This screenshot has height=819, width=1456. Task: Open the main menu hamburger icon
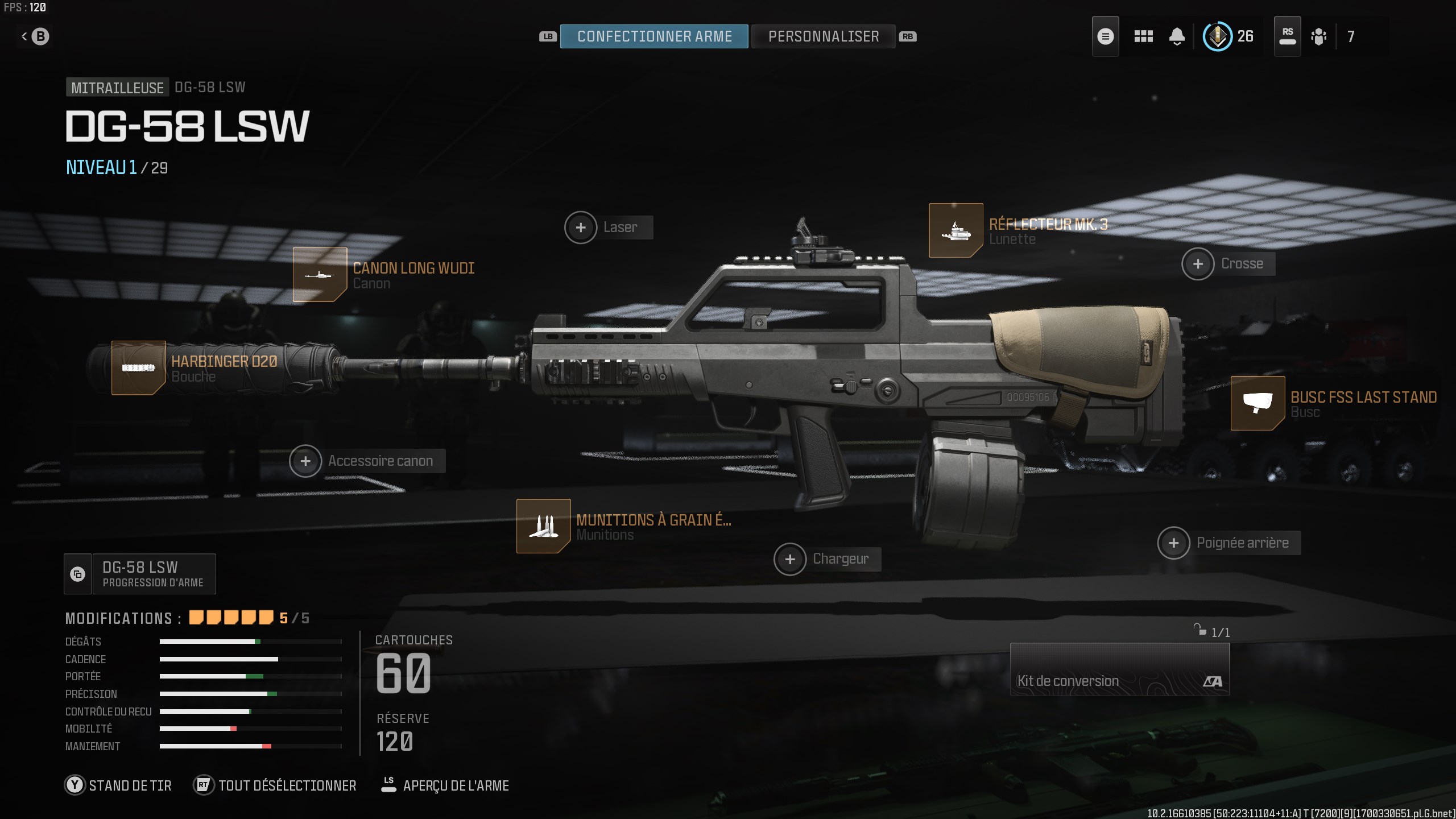coord(1105,36)
